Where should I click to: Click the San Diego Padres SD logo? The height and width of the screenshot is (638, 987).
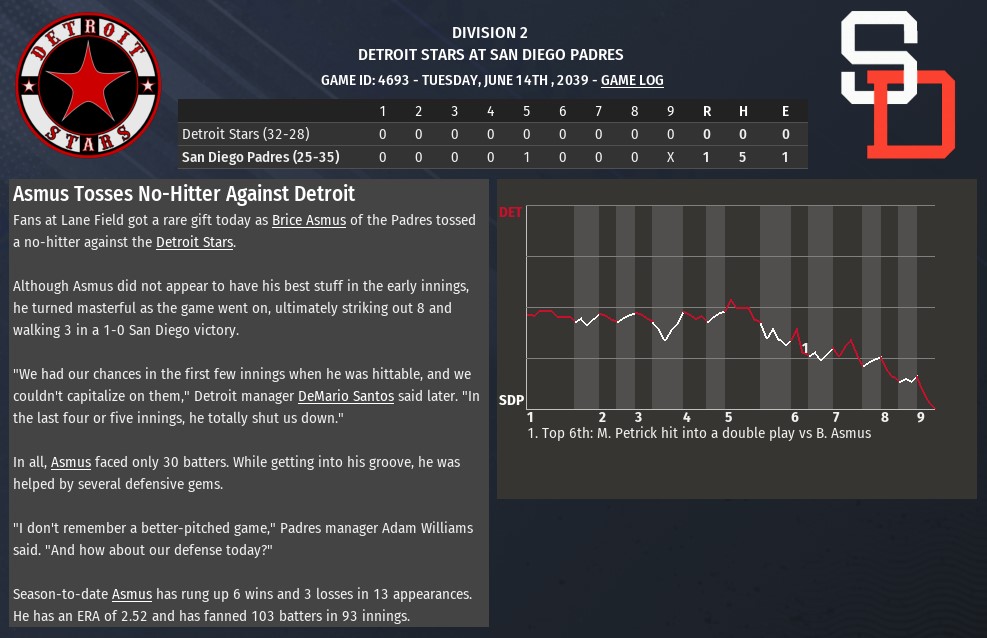896,85
